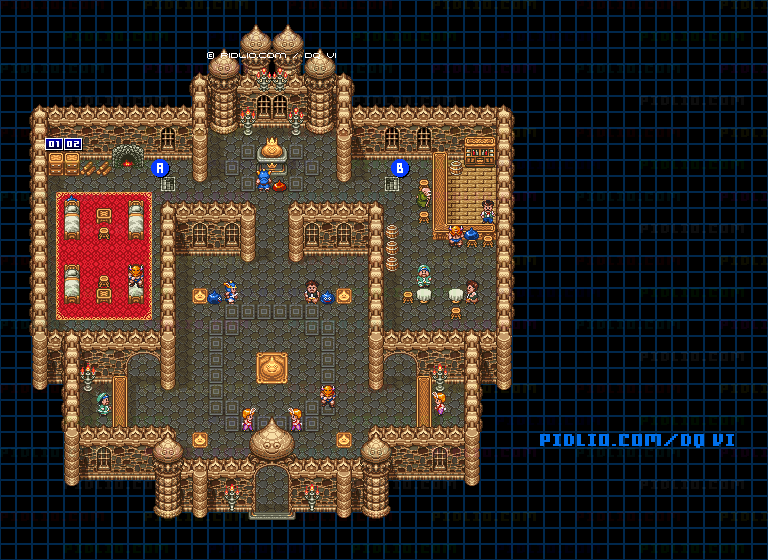The width and height of the screenshot is (768, 560).
Task: Select the 01 treasure marker
Action: (54, 144)
